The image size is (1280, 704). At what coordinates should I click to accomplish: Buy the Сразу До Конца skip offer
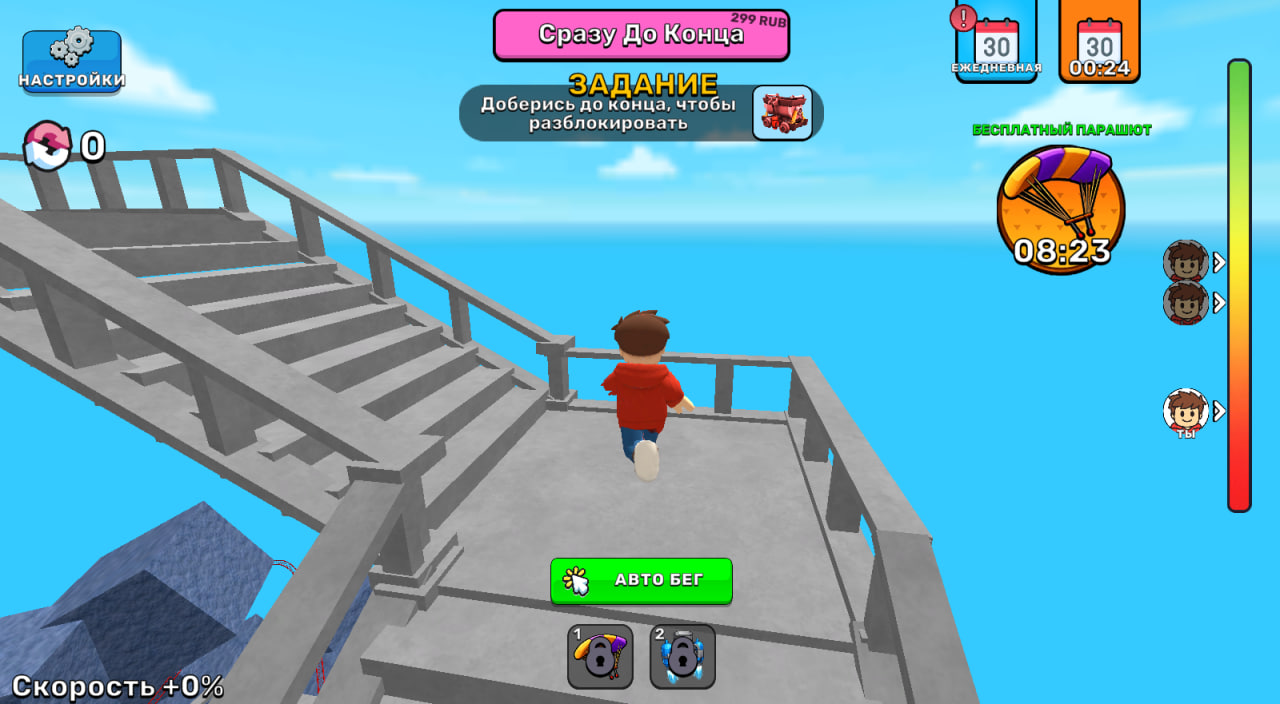pos(641,35)
